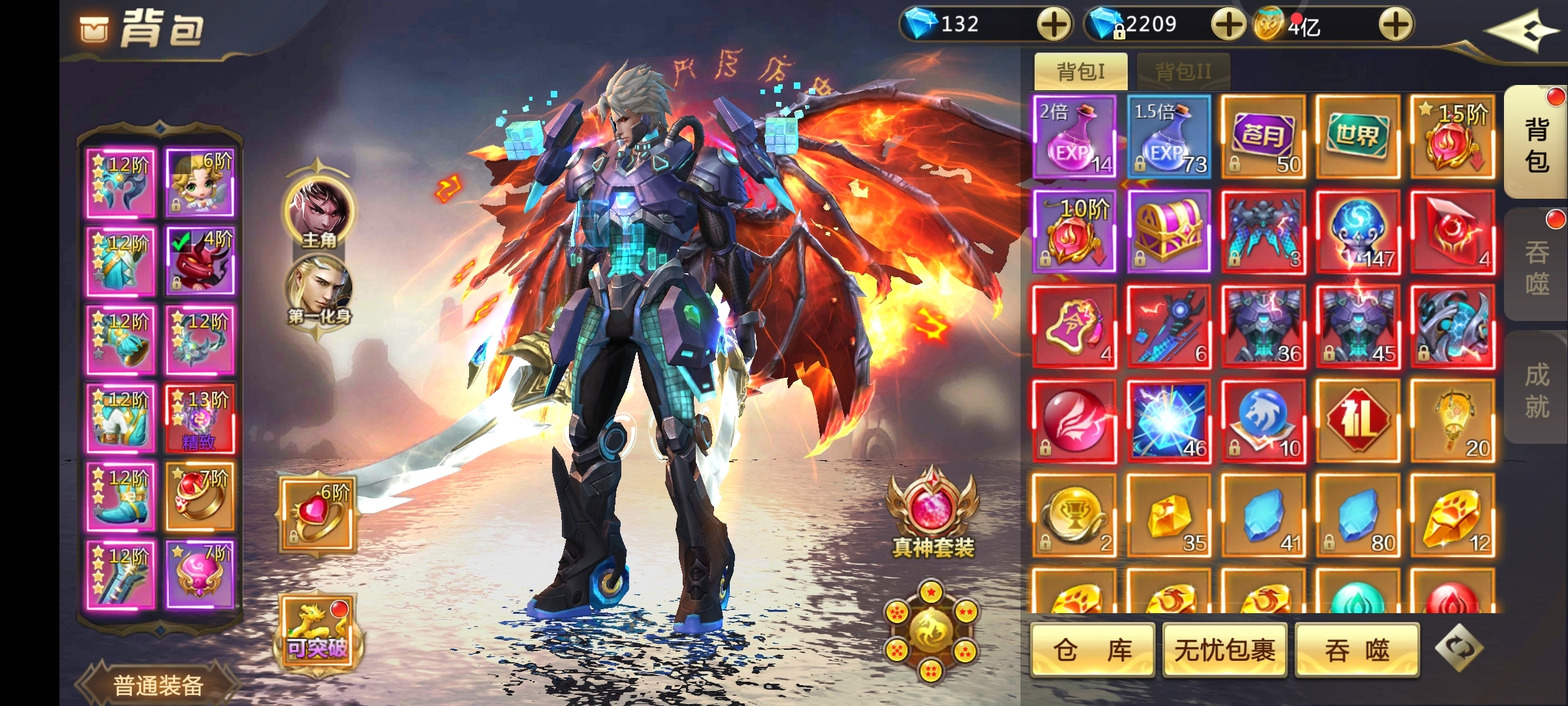
Task: Switch to the 吞噬 side tab
Action: click(1537, 267)
